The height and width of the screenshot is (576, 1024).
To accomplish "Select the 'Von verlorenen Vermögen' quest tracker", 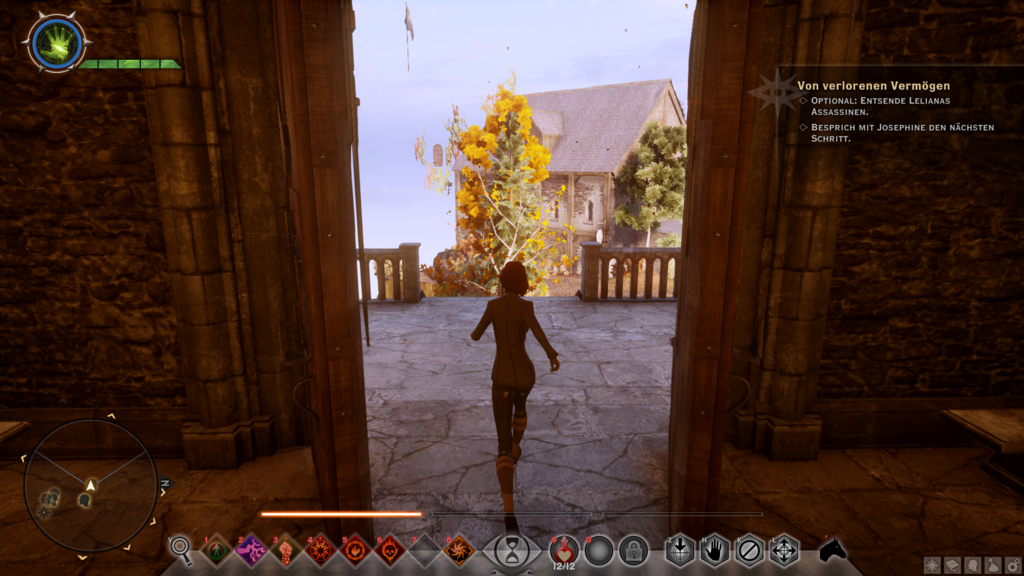I will point(873,86).
